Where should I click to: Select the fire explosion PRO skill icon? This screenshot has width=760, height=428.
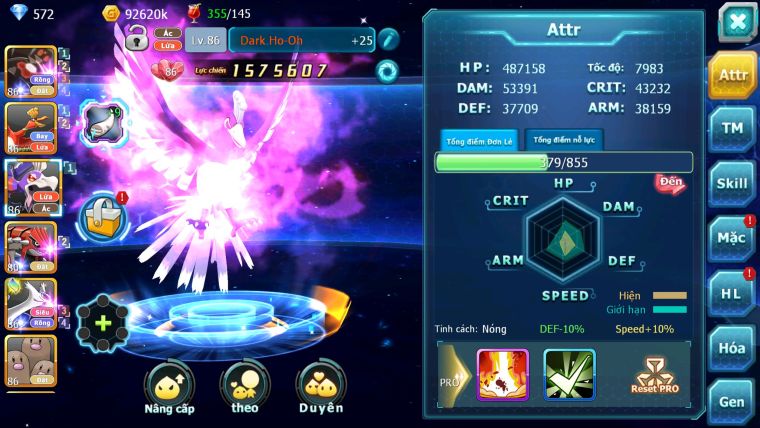tap(503, 375)
